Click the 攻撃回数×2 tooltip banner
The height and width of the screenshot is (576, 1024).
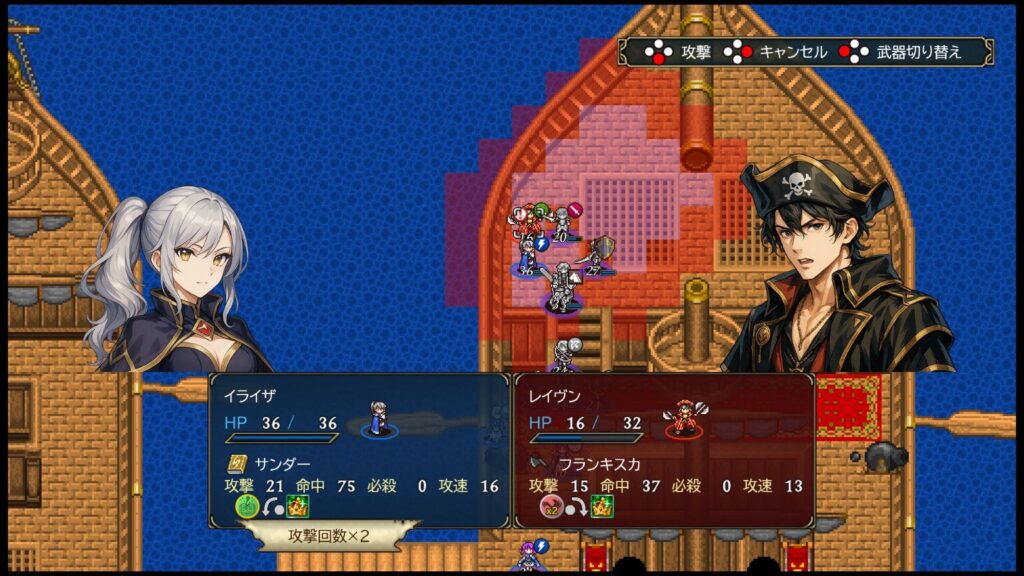329,536
